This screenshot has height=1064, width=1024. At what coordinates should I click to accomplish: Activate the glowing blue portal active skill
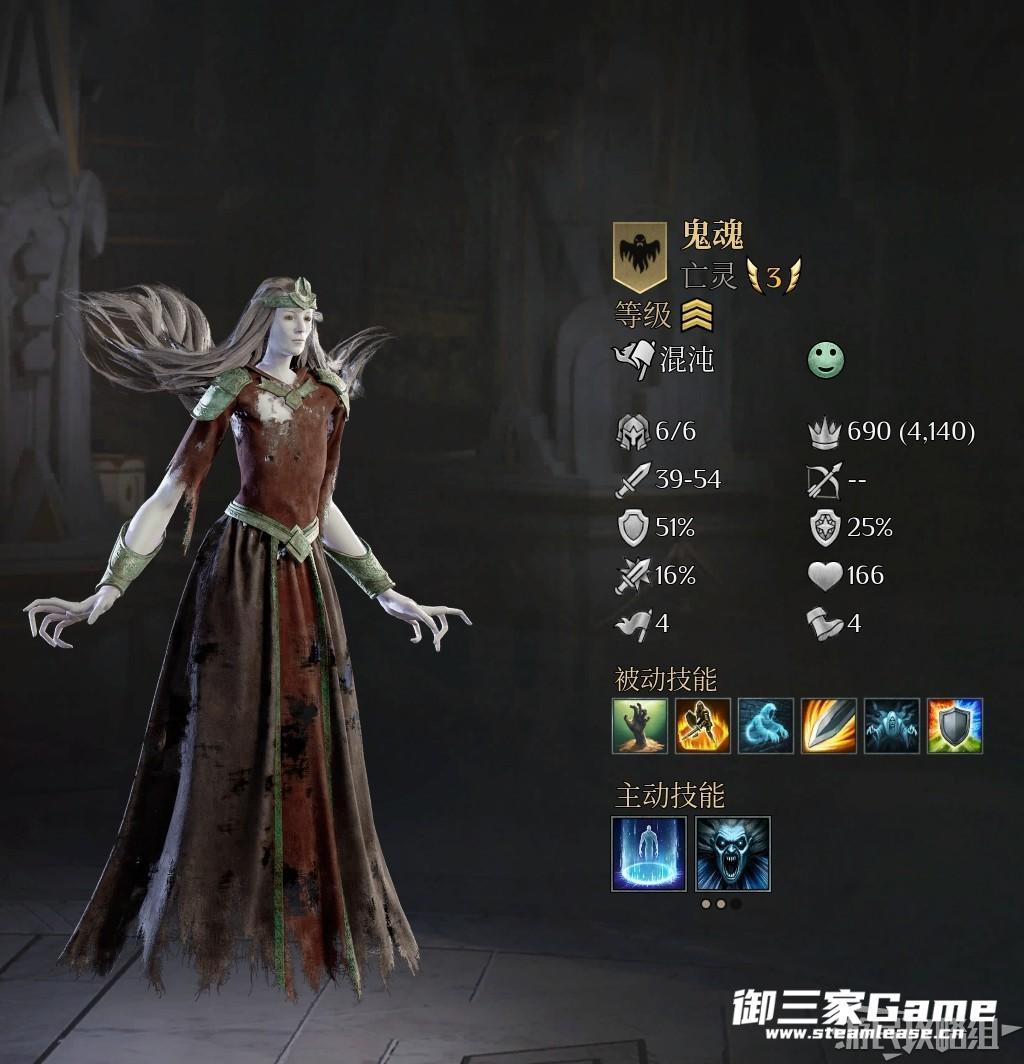pos(649,853)
